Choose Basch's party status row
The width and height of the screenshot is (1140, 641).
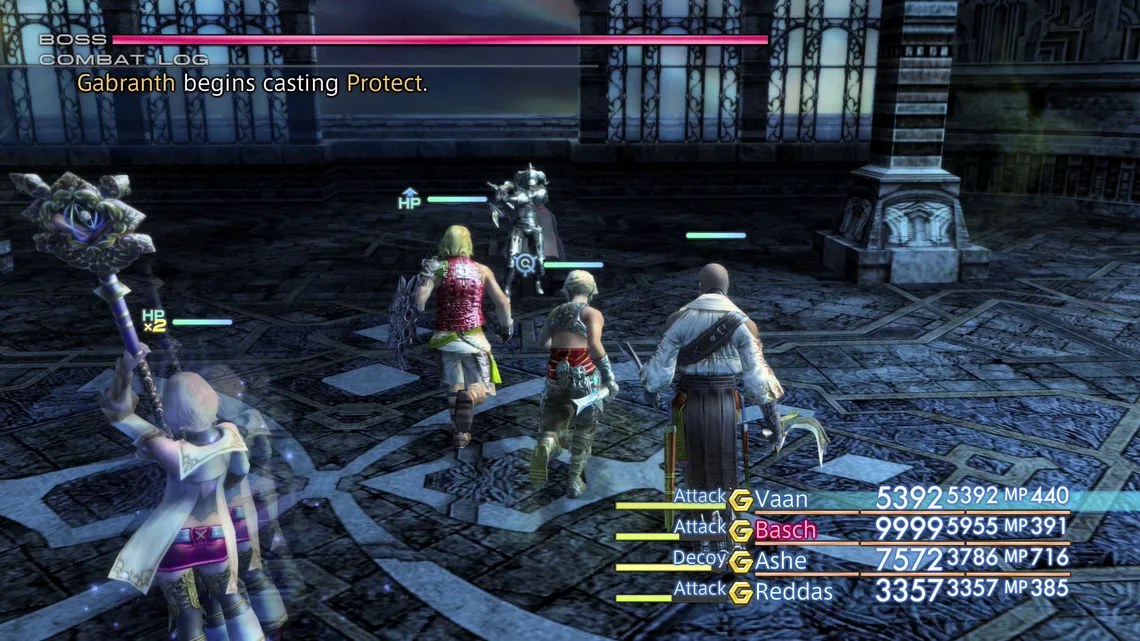[x=786, y=530]
